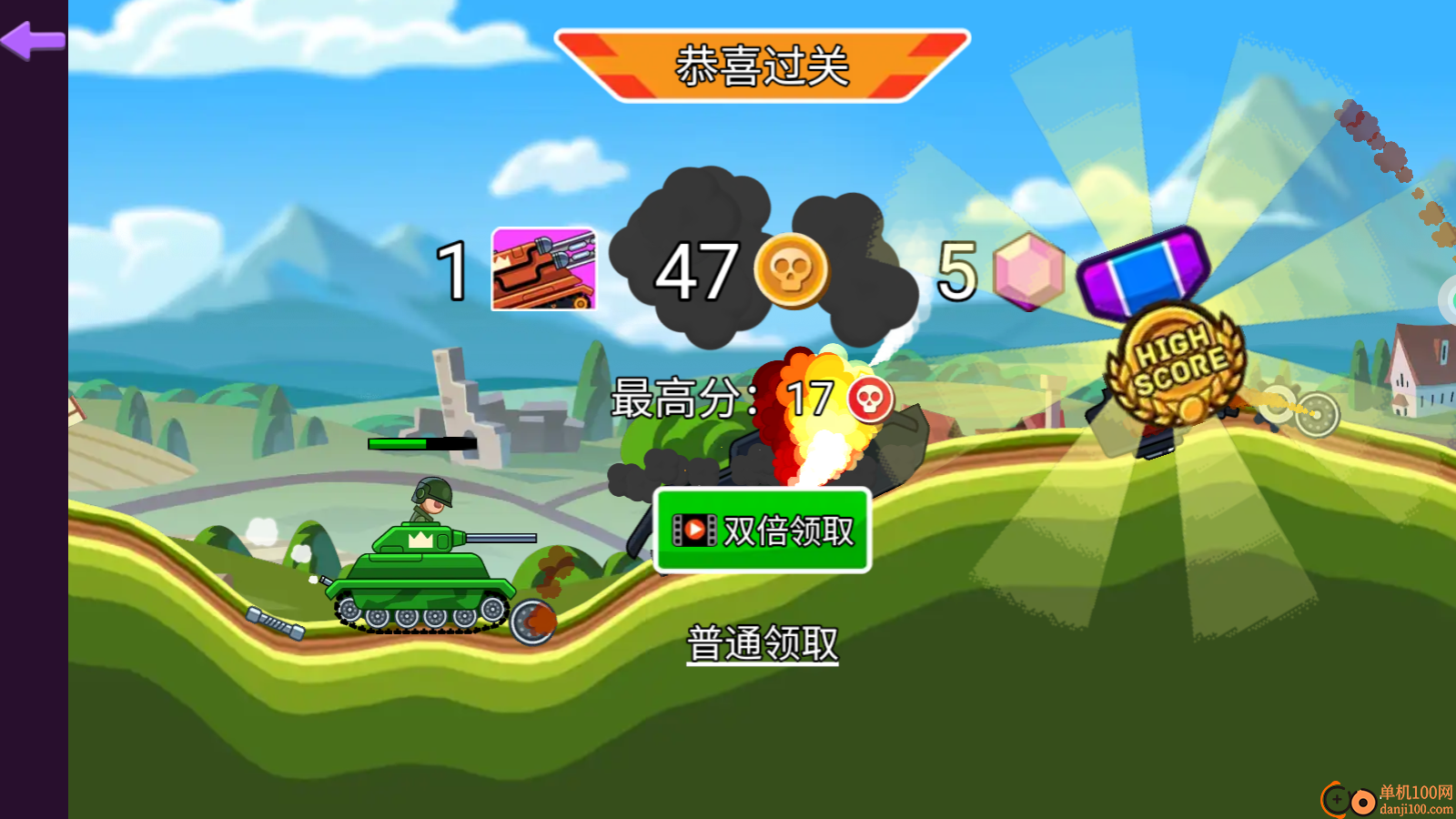The width and height of the screenshot is (1456, 819).
Task: Click the rank number 1
Action: (450, 270)
